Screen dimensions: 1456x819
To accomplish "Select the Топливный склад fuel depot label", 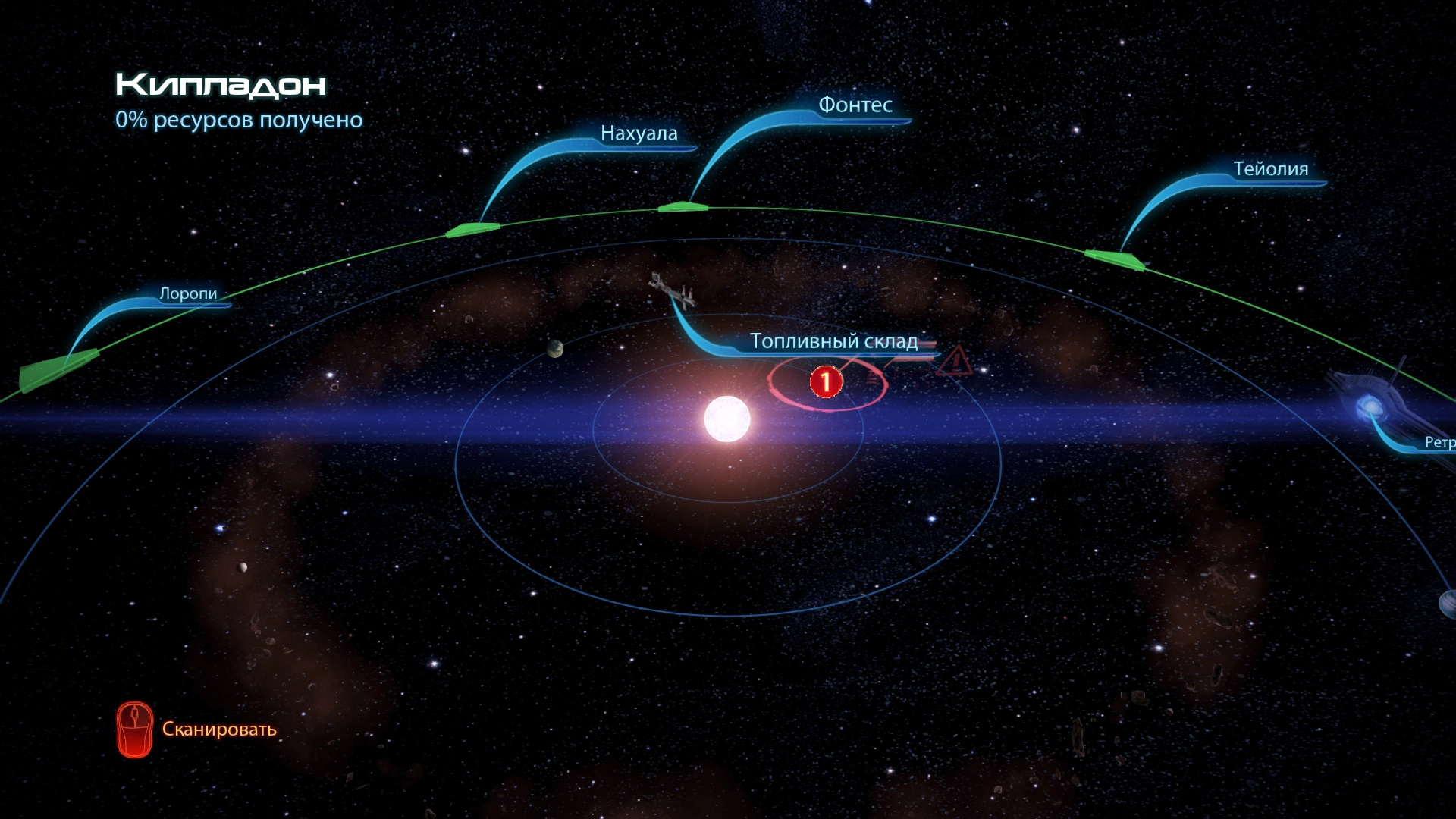I will [x=833, y=341].
